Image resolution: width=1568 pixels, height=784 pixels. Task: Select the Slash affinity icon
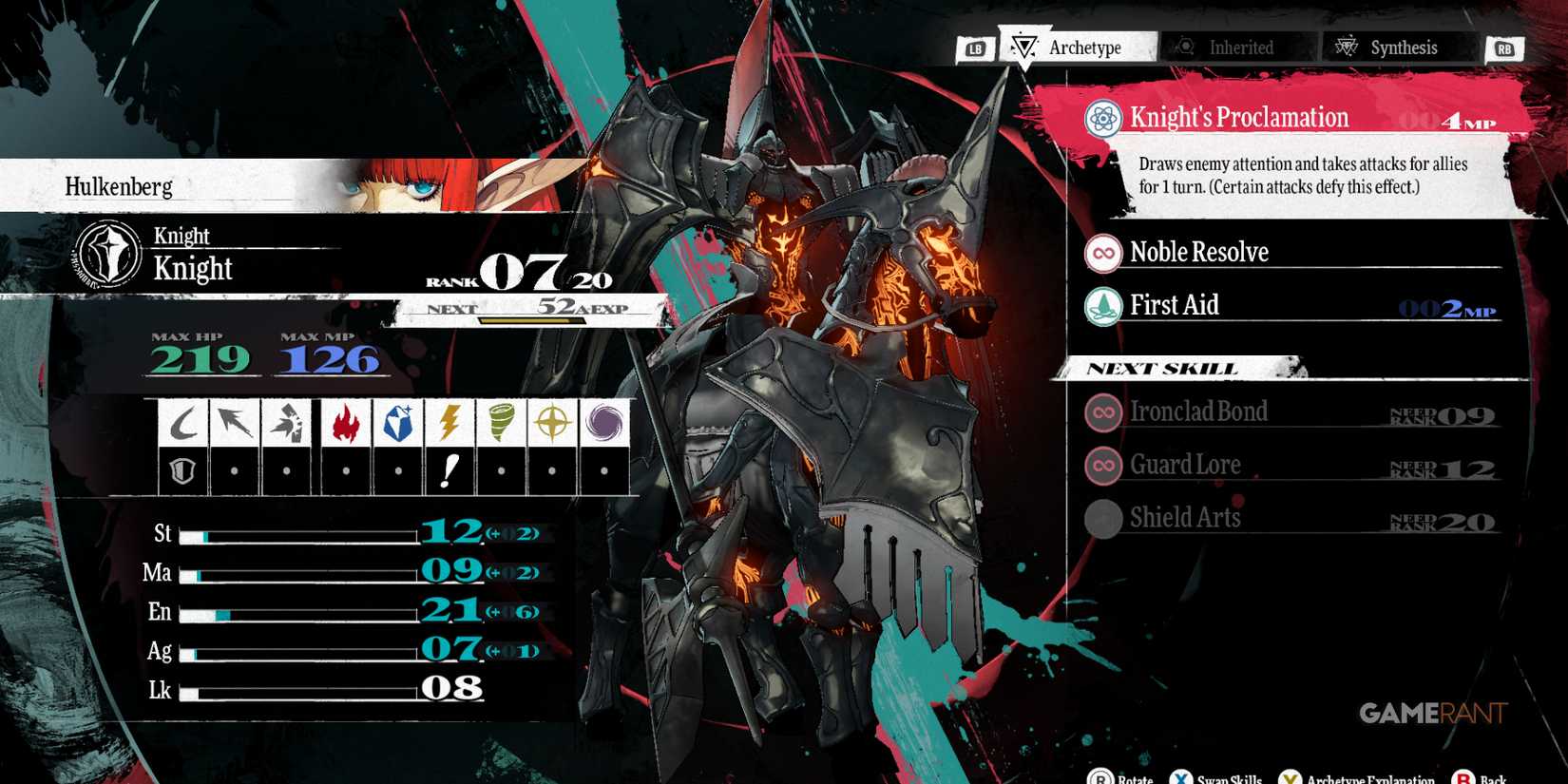[x=182, y=421]
